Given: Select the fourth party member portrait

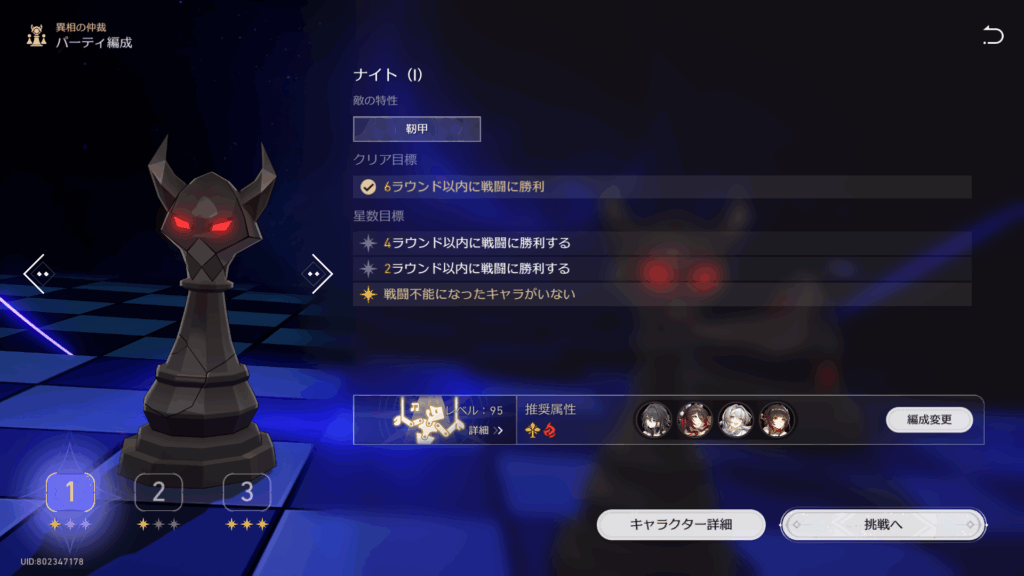Looking at the screenshot, I should pyautogui.click(x=777, y=420).
